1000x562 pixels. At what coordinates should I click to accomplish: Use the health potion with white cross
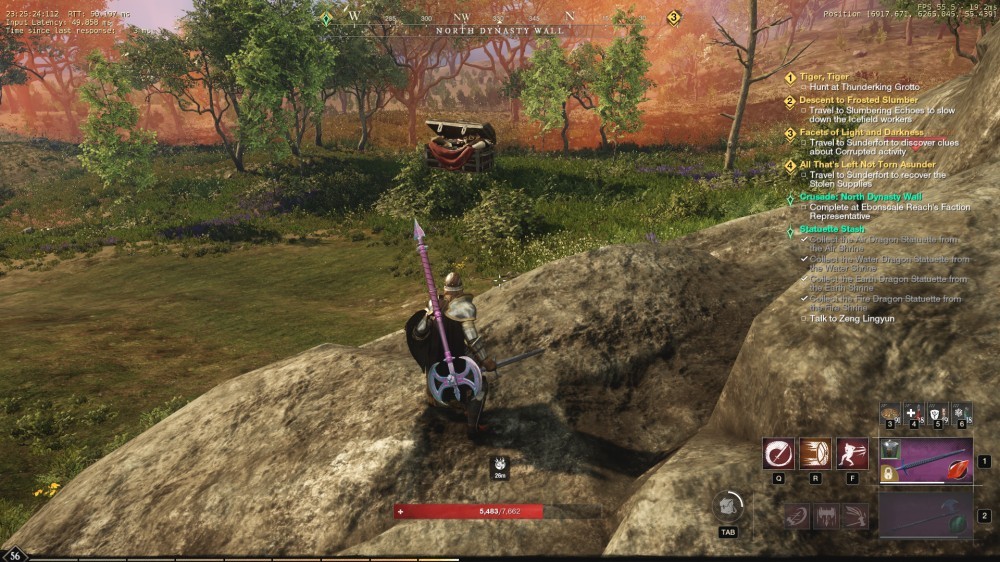913,412
